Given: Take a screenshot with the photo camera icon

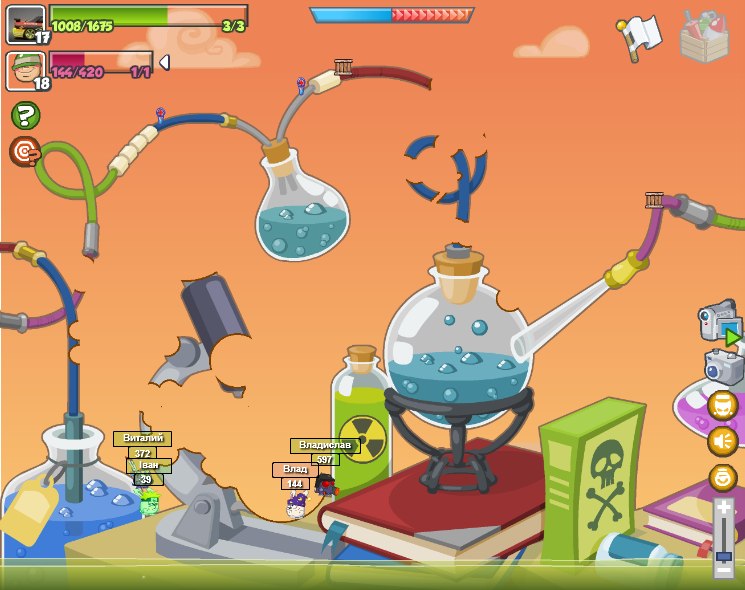Looking at the screenshot, I should (x=723, y=367).
